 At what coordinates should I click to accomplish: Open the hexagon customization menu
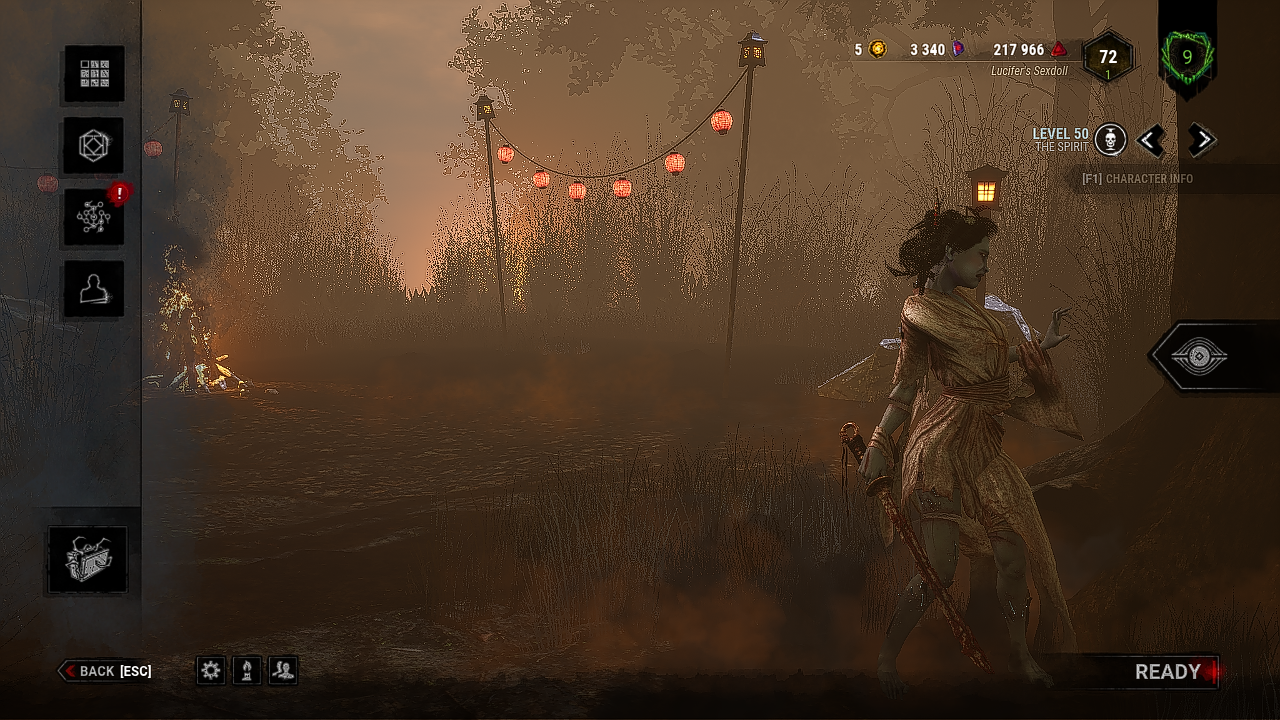pyautogui.click(x=94, y=146)
